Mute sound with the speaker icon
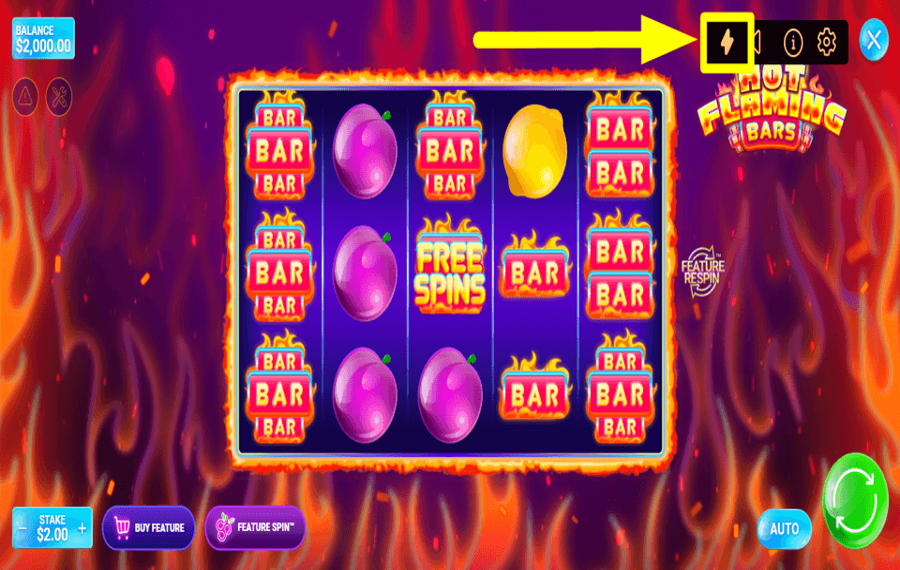900x570 pixels. (758, 42)
